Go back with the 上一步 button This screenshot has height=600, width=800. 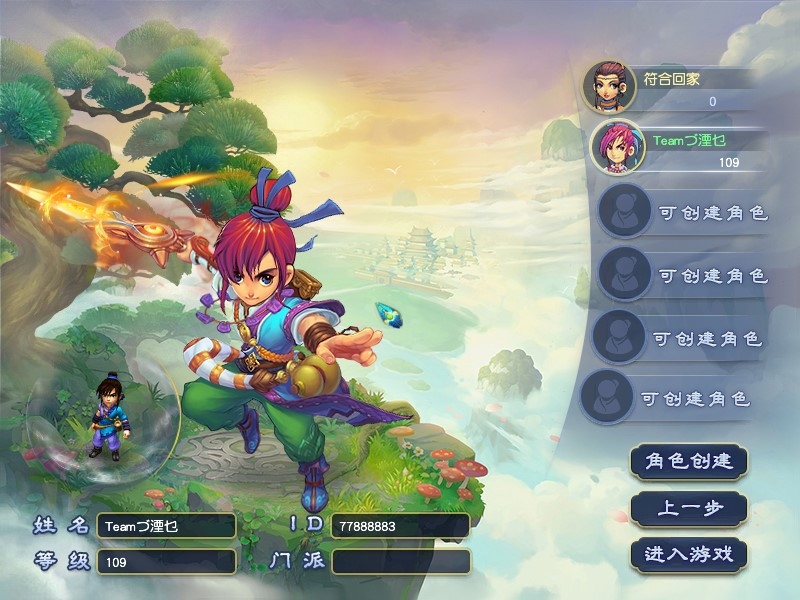(689, 508)
